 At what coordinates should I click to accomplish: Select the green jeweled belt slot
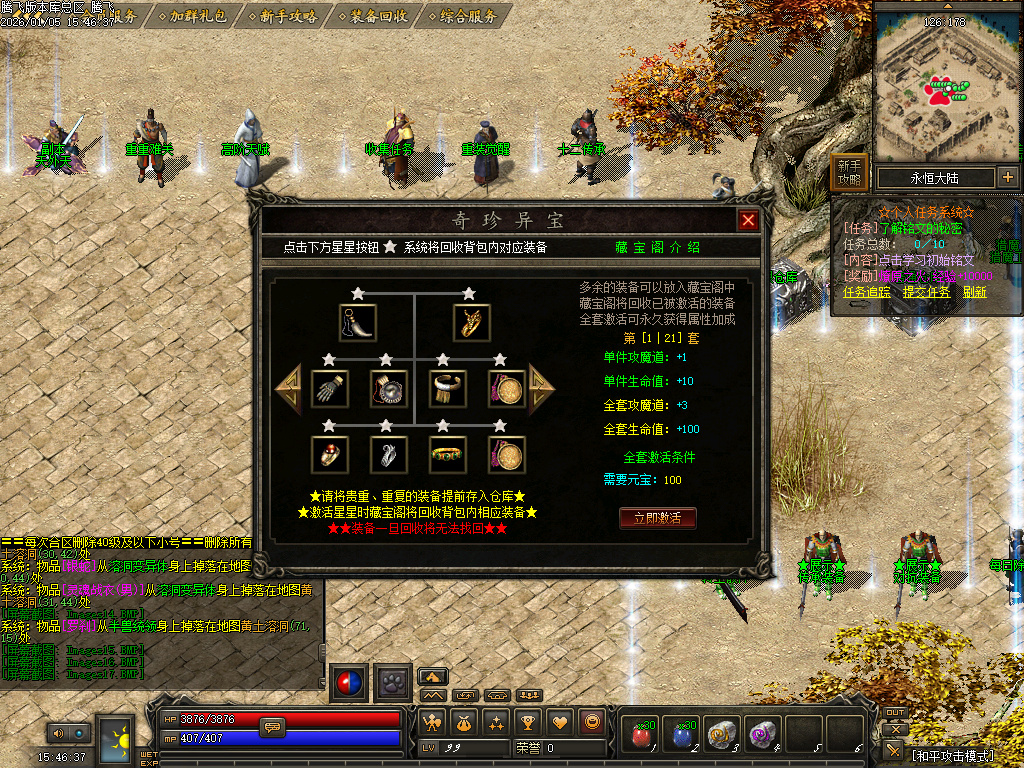(x=446, y=454)
